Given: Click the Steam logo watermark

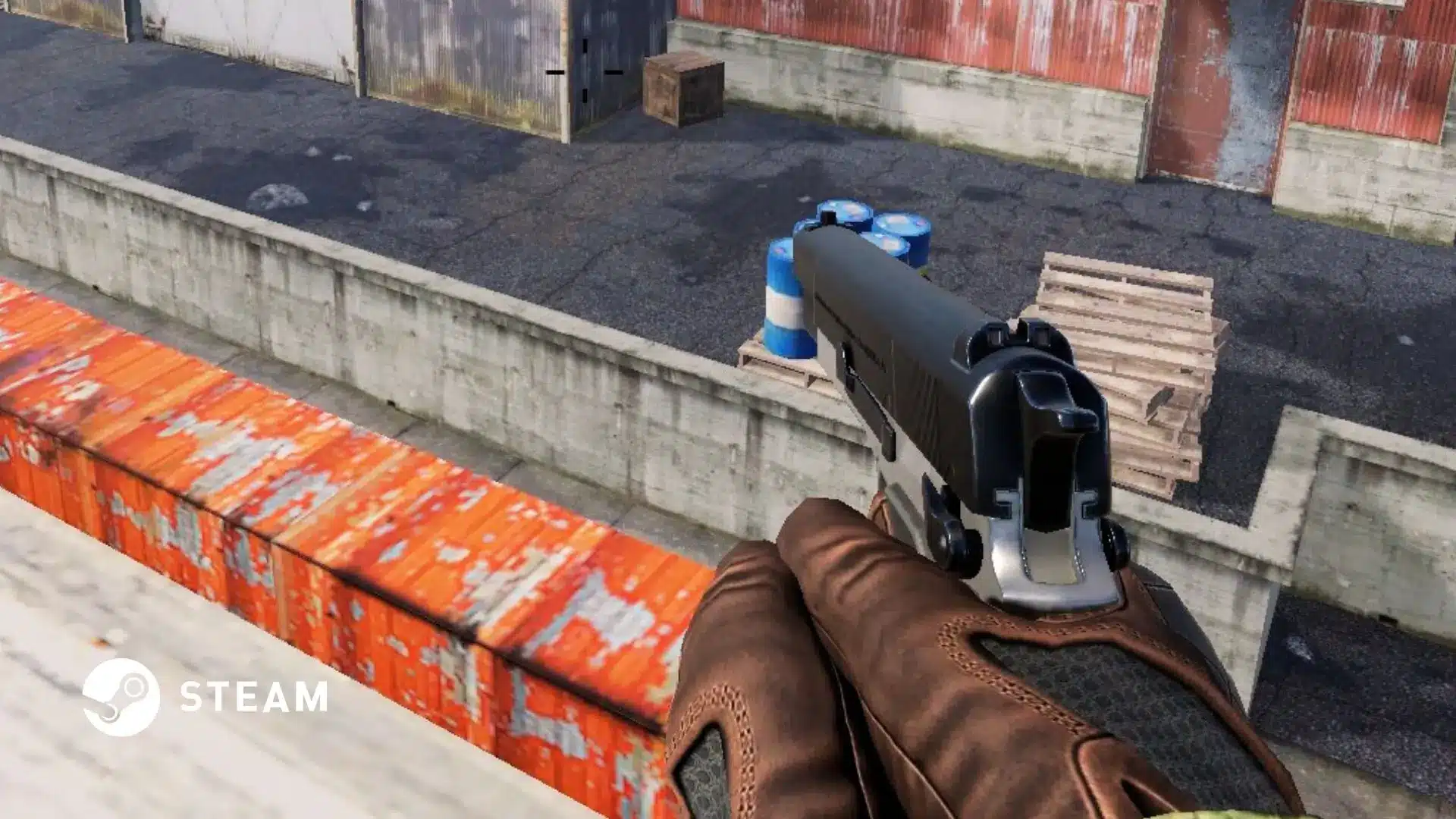Looking at the screenshot, I should [121, 697].
